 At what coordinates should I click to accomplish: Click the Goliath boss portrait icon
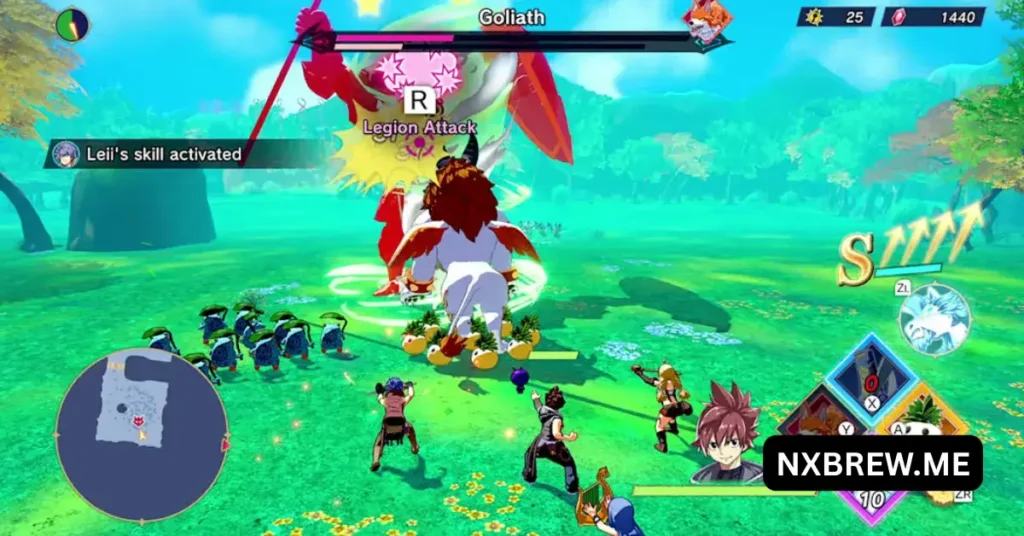point(706,22)
